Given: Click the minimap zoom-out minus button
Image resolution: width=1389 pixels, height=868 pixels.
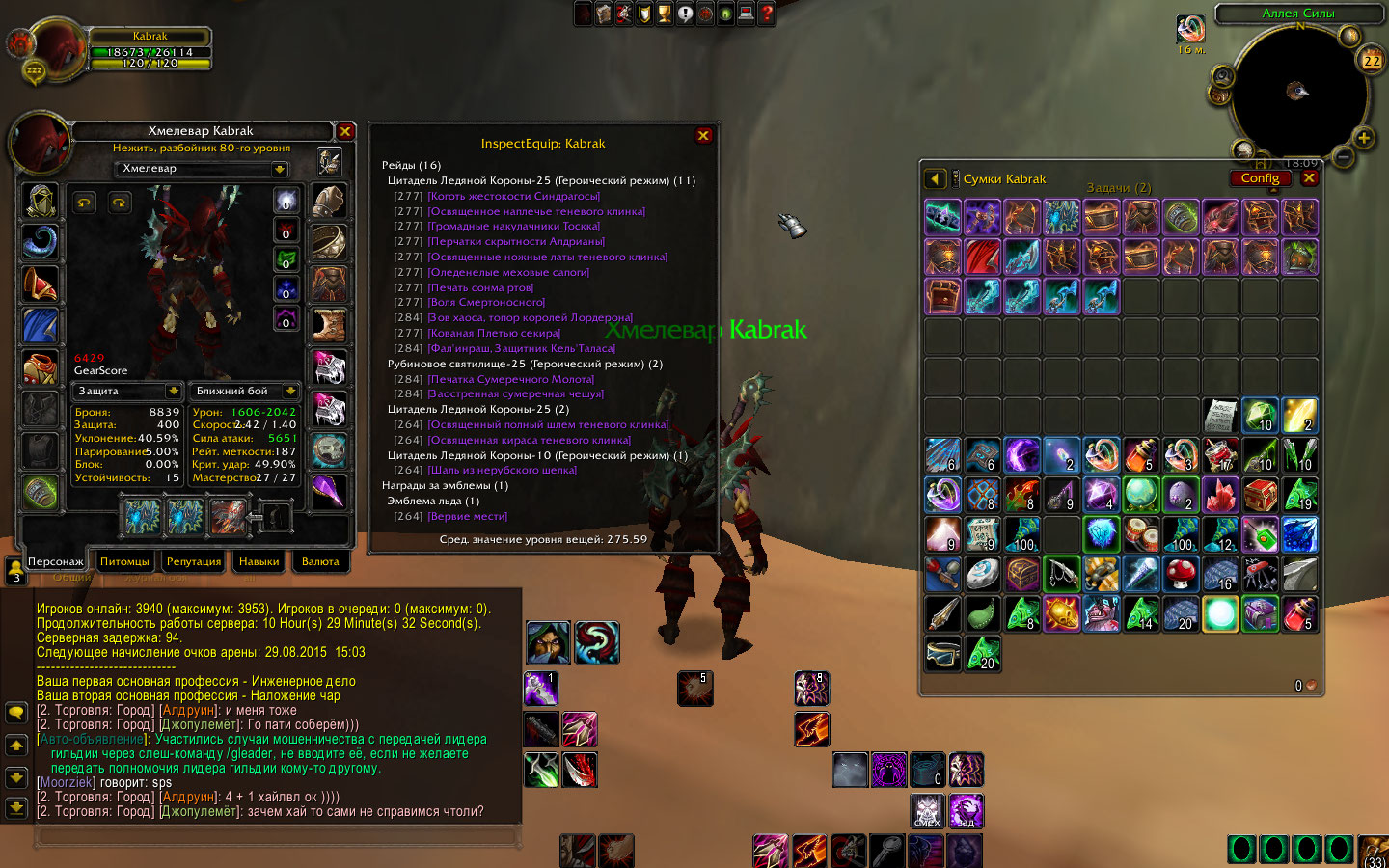Looking at the screenshot, I should [1343, 155].
